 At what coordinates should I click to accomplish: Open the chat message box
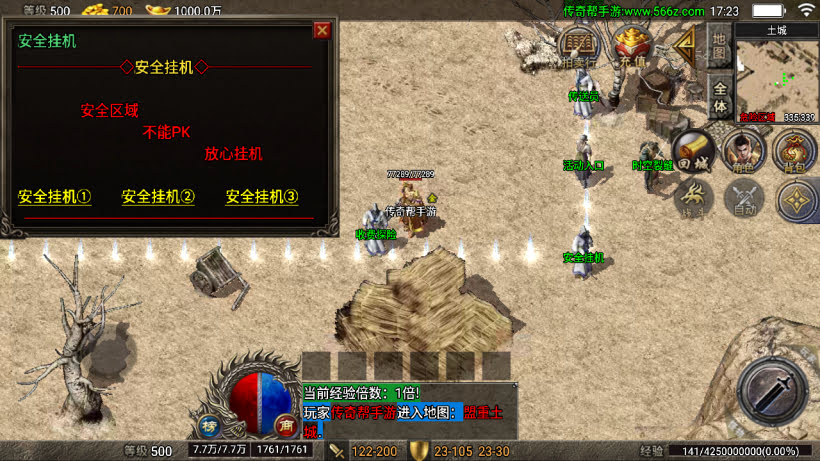(x=410, y=411)
